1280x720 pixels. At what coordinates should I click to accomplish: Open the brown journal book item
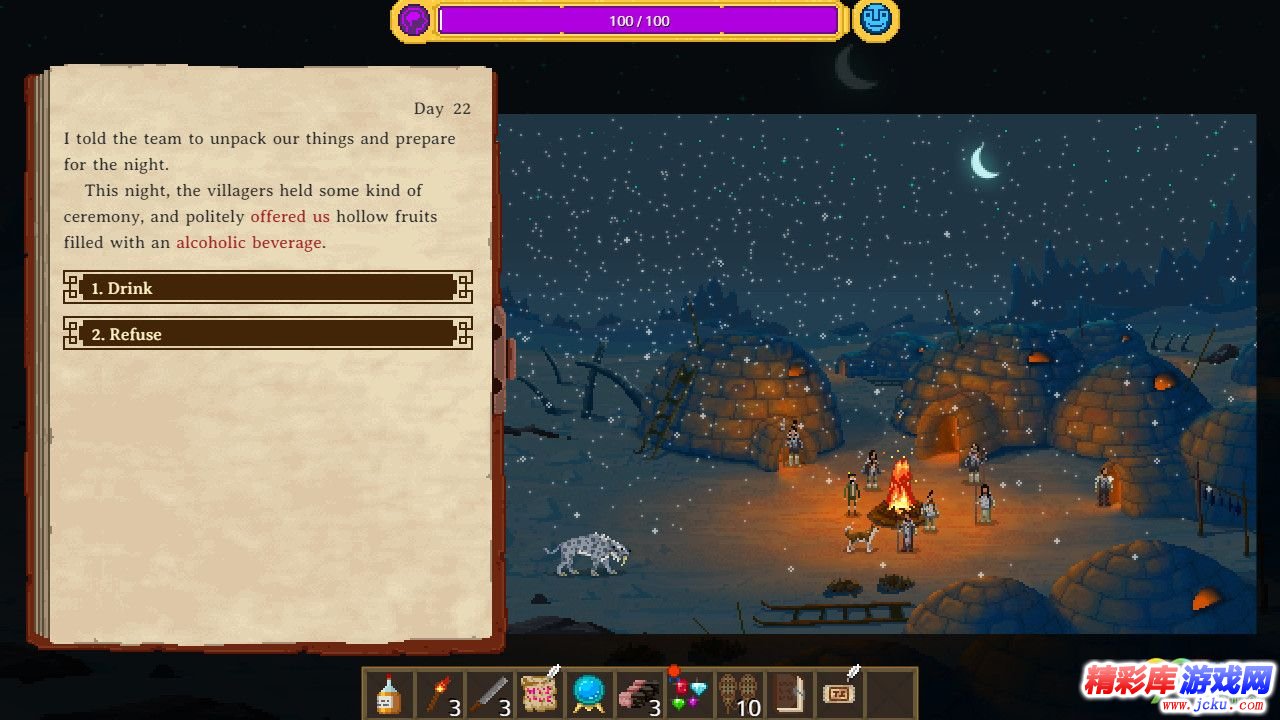click(791, 694)
